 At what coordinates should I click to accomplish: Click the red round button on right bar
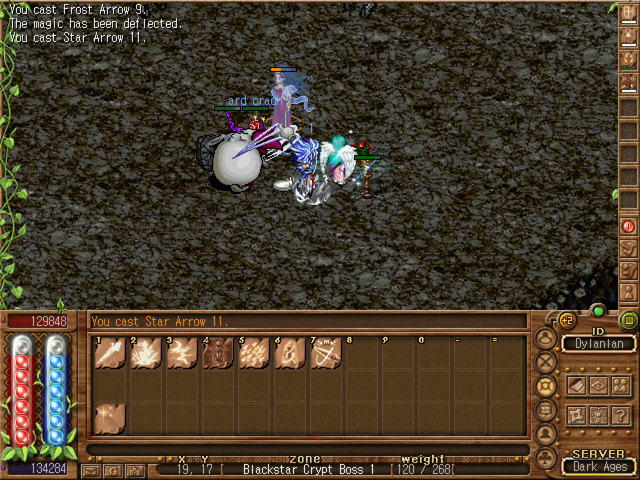coord(628,227)
